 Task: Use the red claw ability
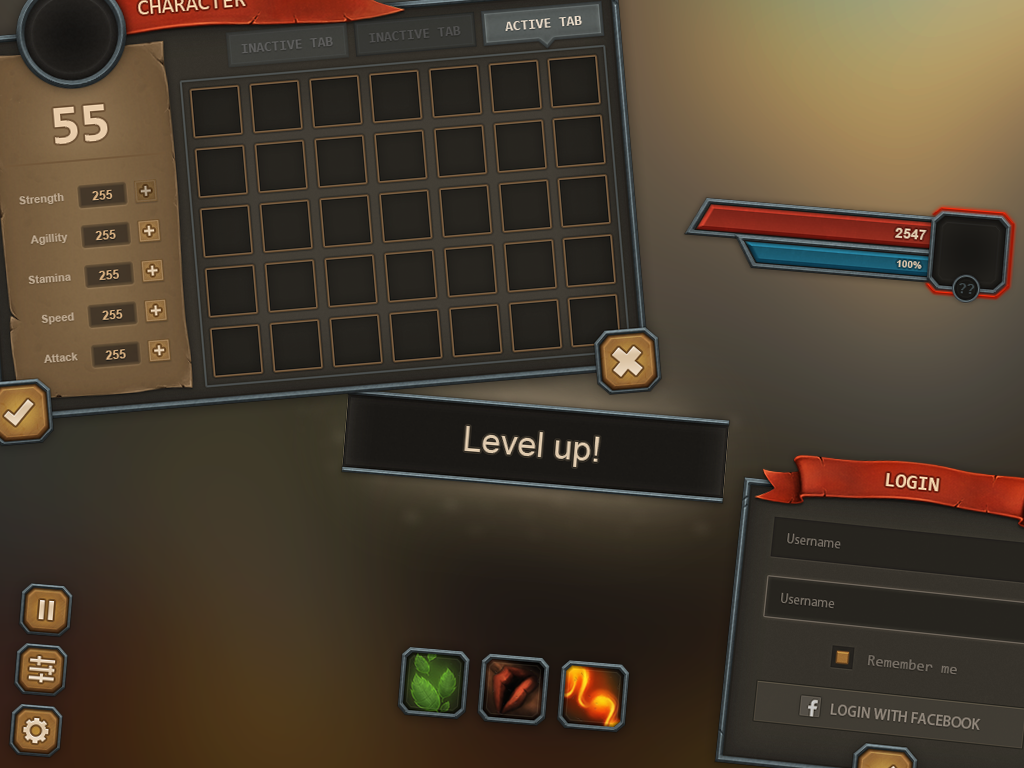[513, 689]
